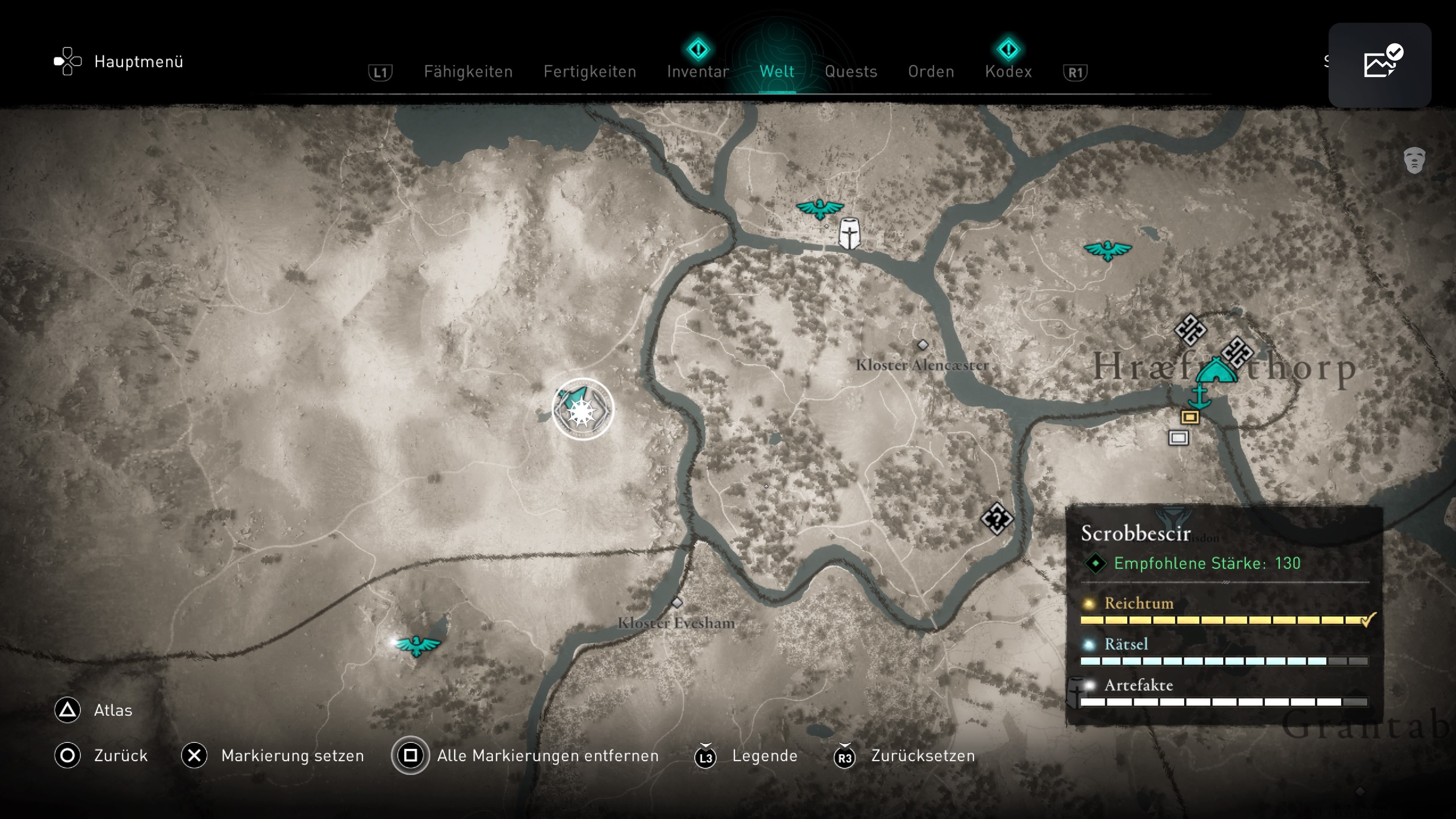Screen dimensions: 1456x819
Task: Select the white helmet map marker
Action: 849,234
